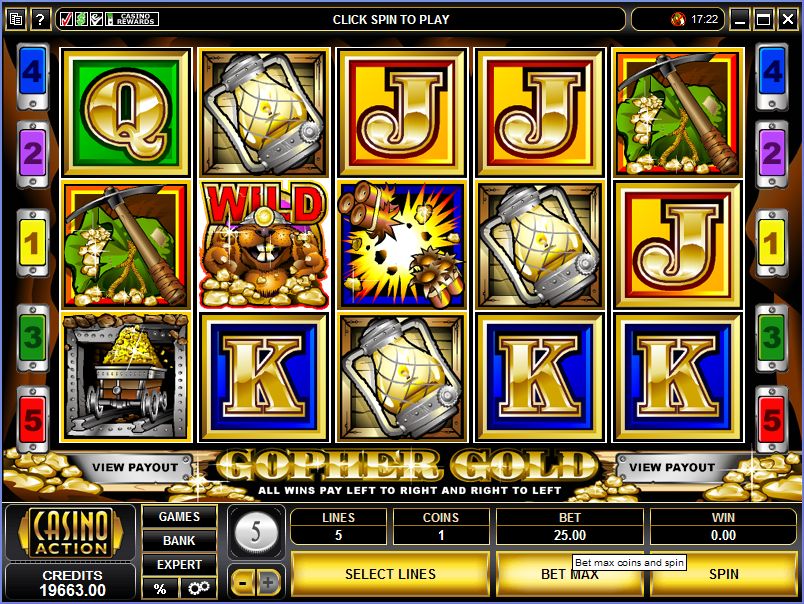Open the SELECT LINES option
This screenshot has width=804, height=604.
[x=390, y=574]
